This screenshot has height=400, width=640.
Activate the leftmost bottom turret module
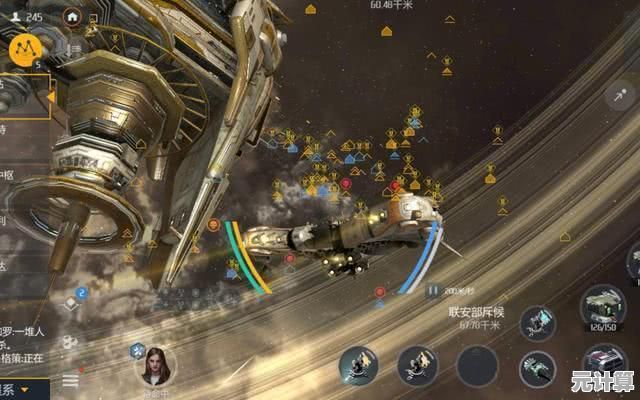[357, 365]
